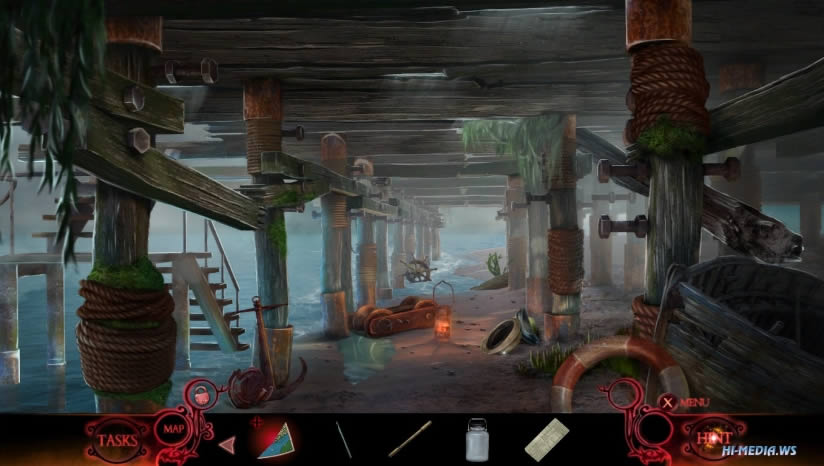Screen dimensions: 824x466
Task: Pick the thin needle inventory item
Action: coord(344,439)
